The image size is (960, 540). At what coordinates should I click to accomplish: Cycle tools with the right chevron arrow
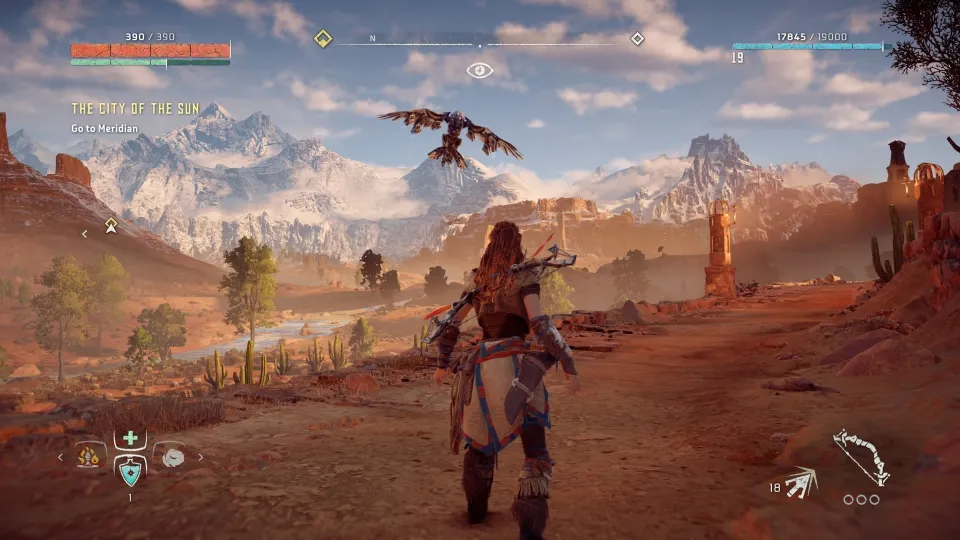click(200, 457)
